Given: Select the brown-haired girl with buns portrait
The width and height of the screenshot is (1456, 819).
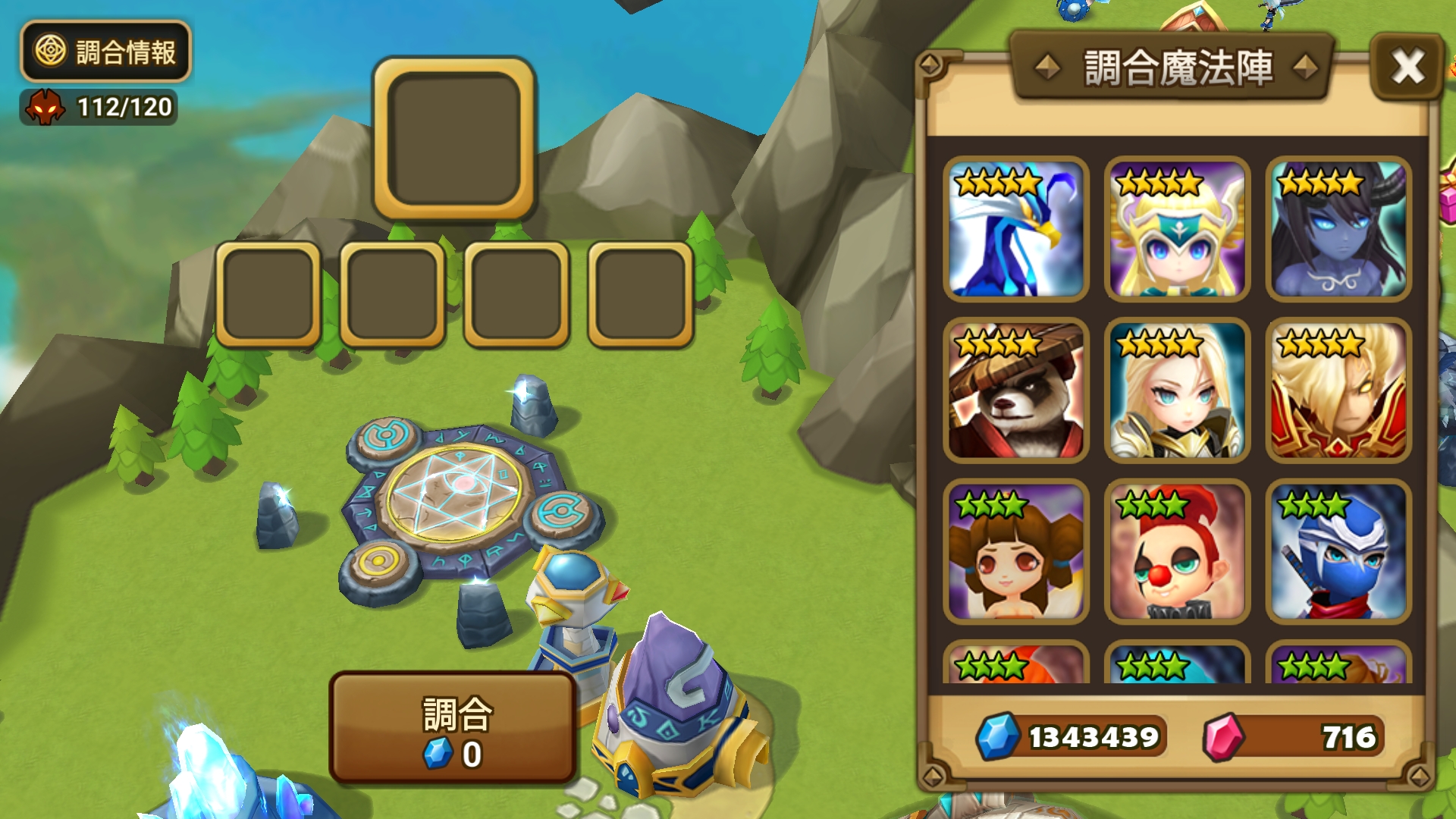Looking at the screenshot, I should (1015, 552).
